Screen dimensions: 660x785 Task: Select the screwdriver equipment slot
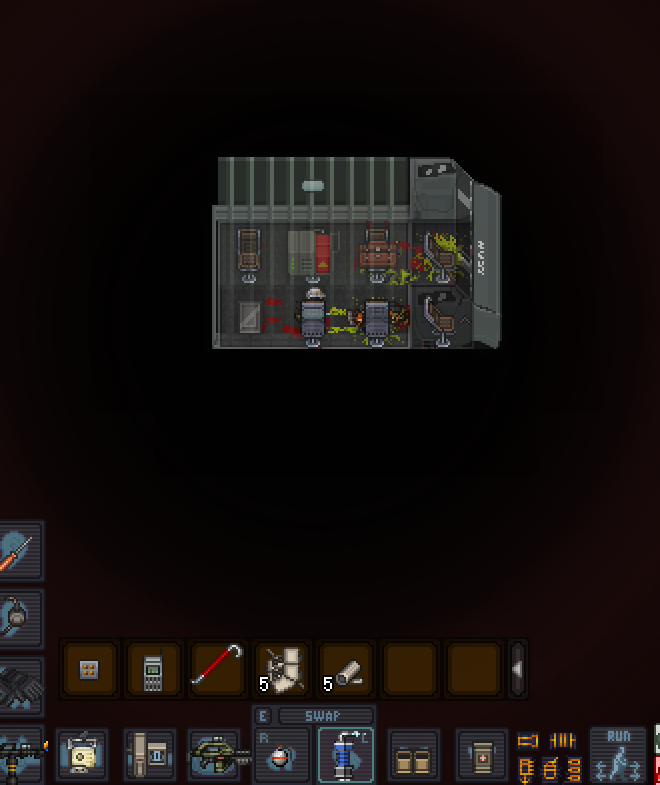click(x=18, y=550)
